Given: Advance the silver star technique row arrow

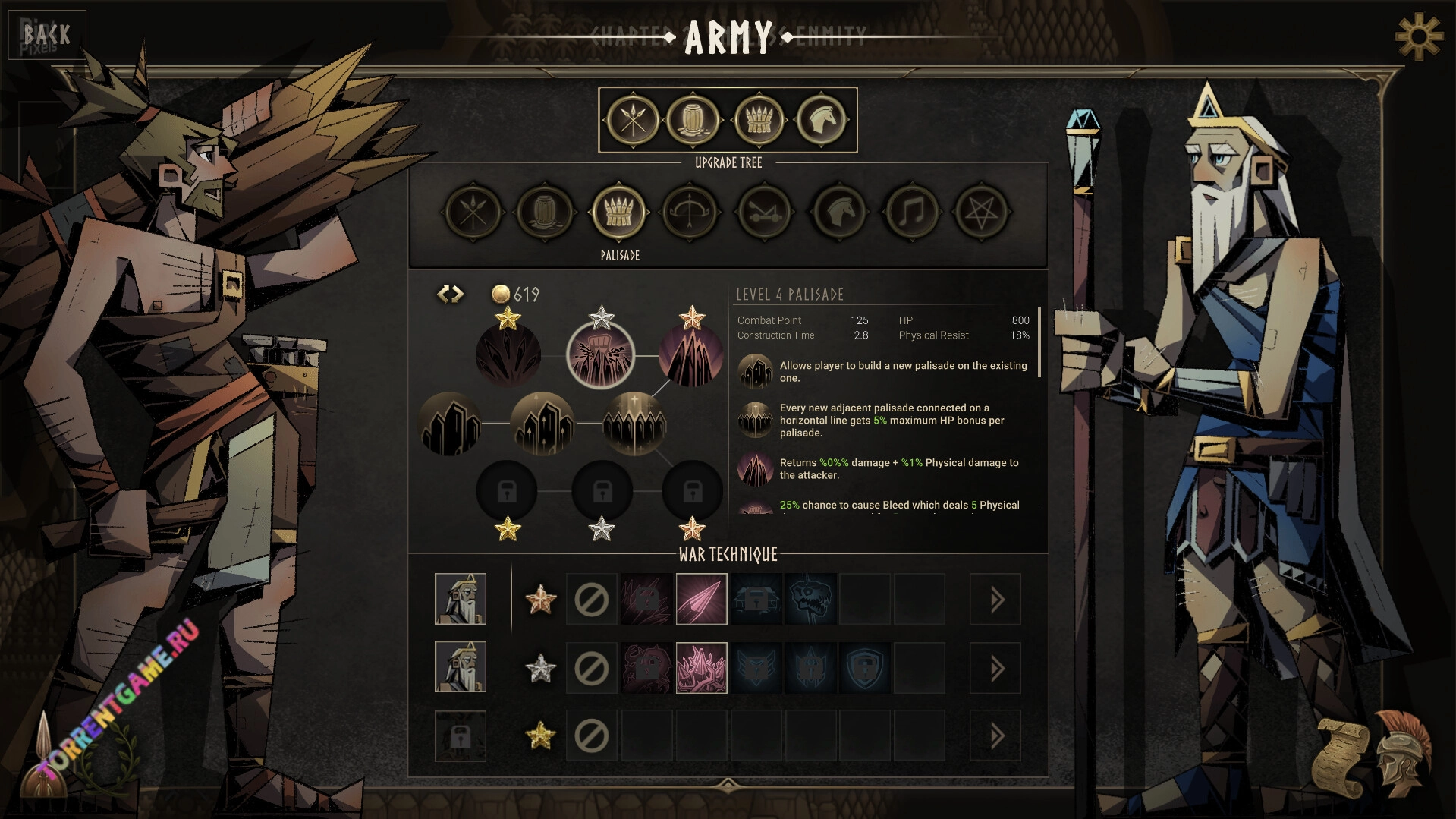Looking at the screenshot, I should tap(995, 669).
